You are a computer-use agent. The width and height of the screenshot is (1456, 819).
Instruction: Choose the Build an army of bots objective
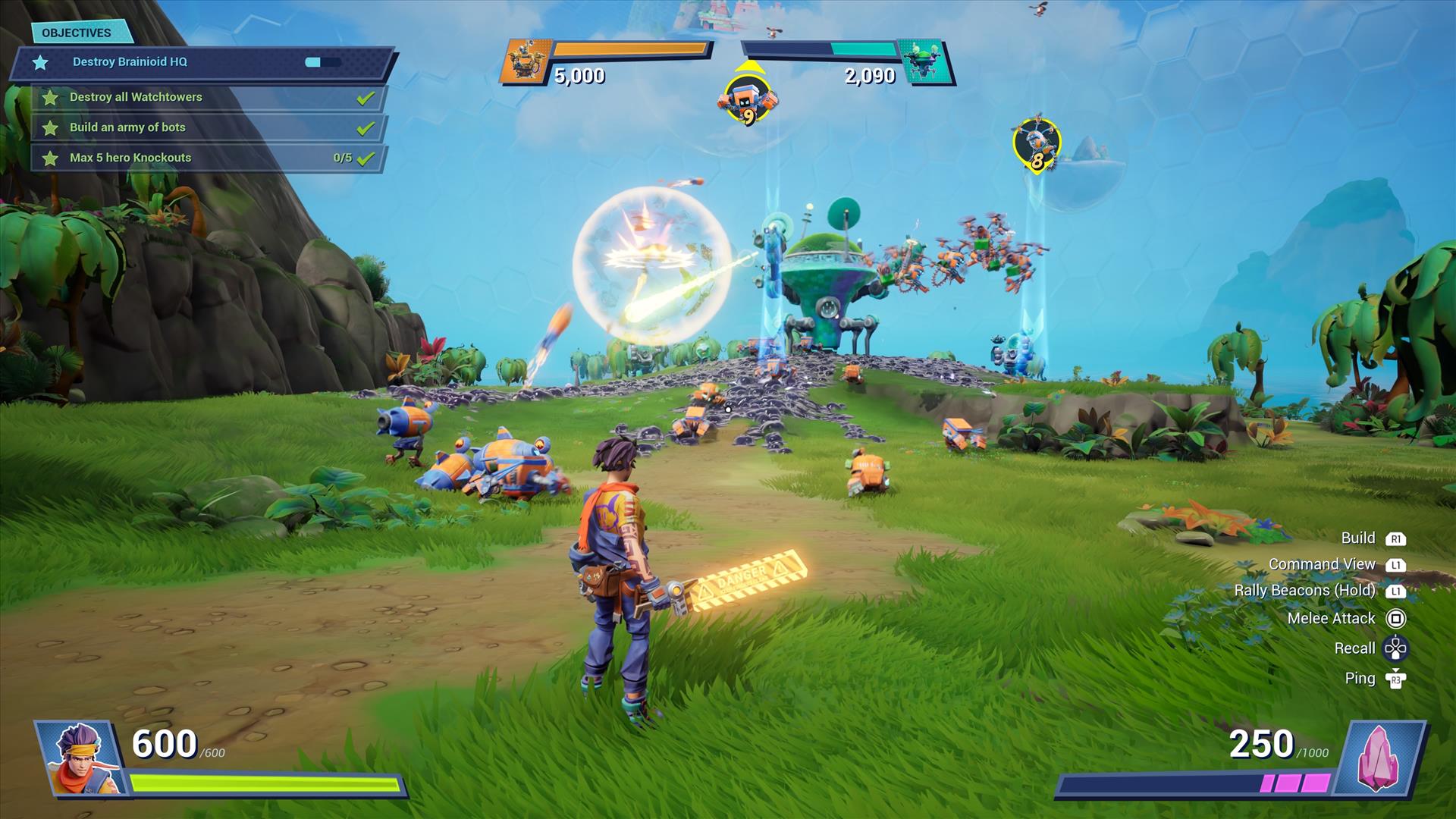coord(127,127)
